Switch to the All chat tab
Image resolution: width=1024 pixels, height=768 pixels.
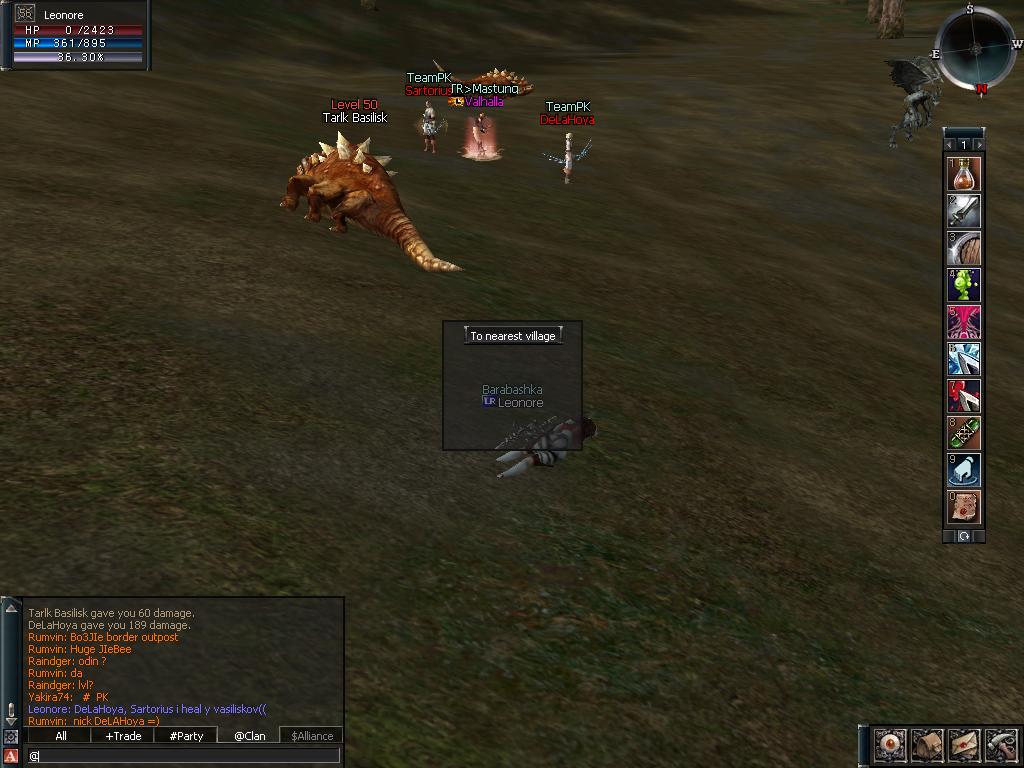[x=61, y=736]
